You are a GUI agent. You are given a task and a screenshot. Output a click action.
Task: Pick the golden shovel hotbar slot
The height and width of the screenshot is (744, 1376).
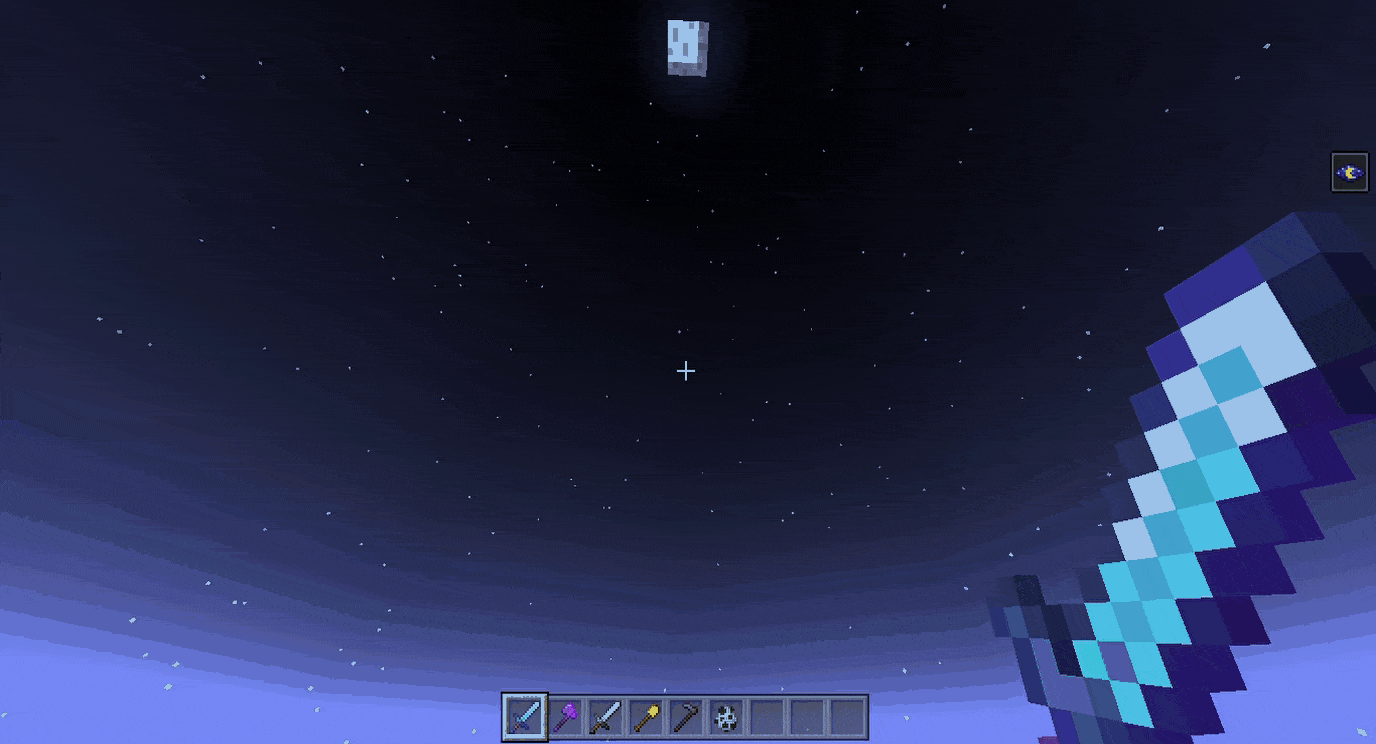tap(646, 717)
